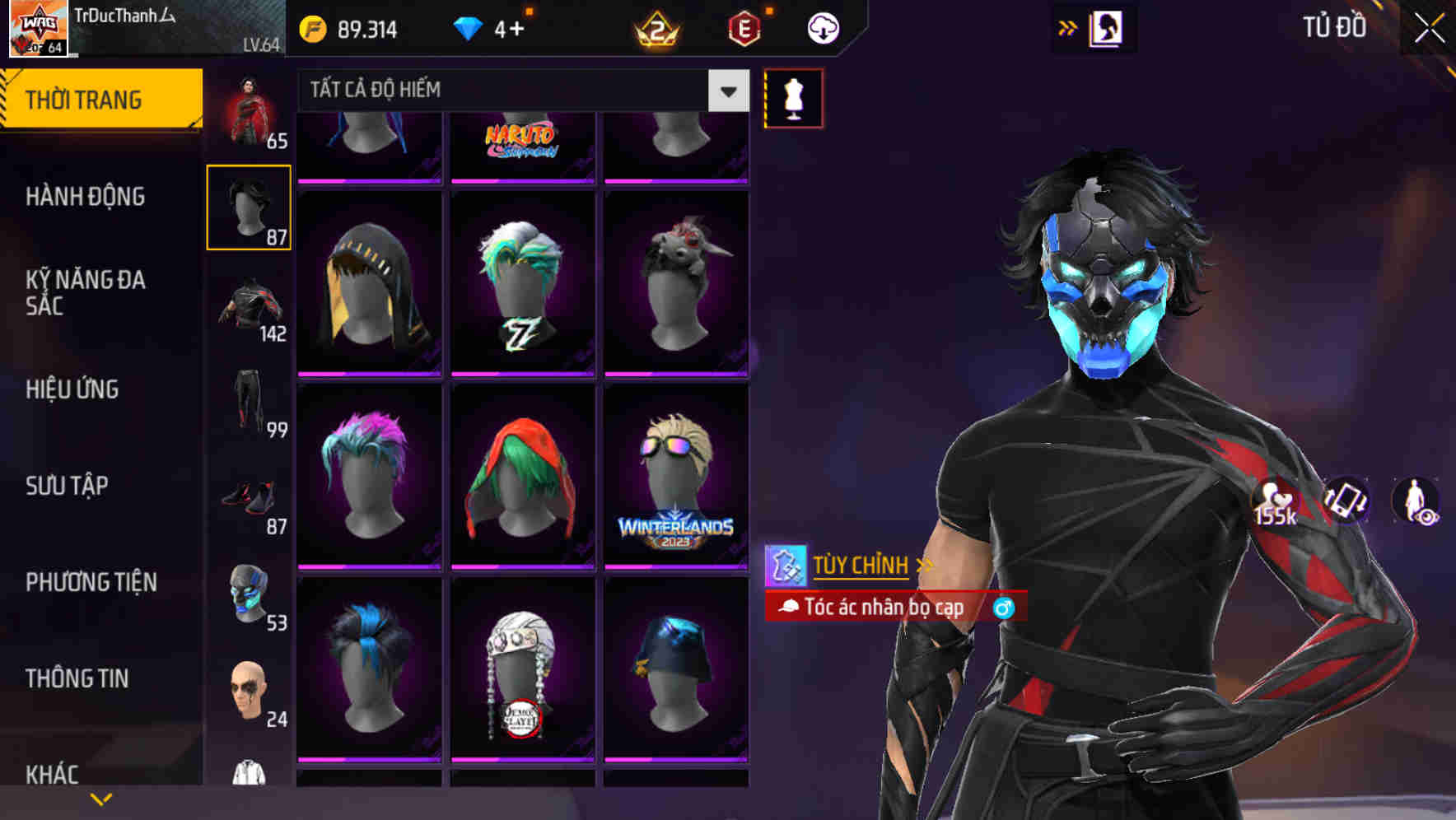Image resolution: width=1456 pixels, height=820 pixels.
Task: Switch to the HÀNH ĐỘNG tab
Action: [85, 197]
